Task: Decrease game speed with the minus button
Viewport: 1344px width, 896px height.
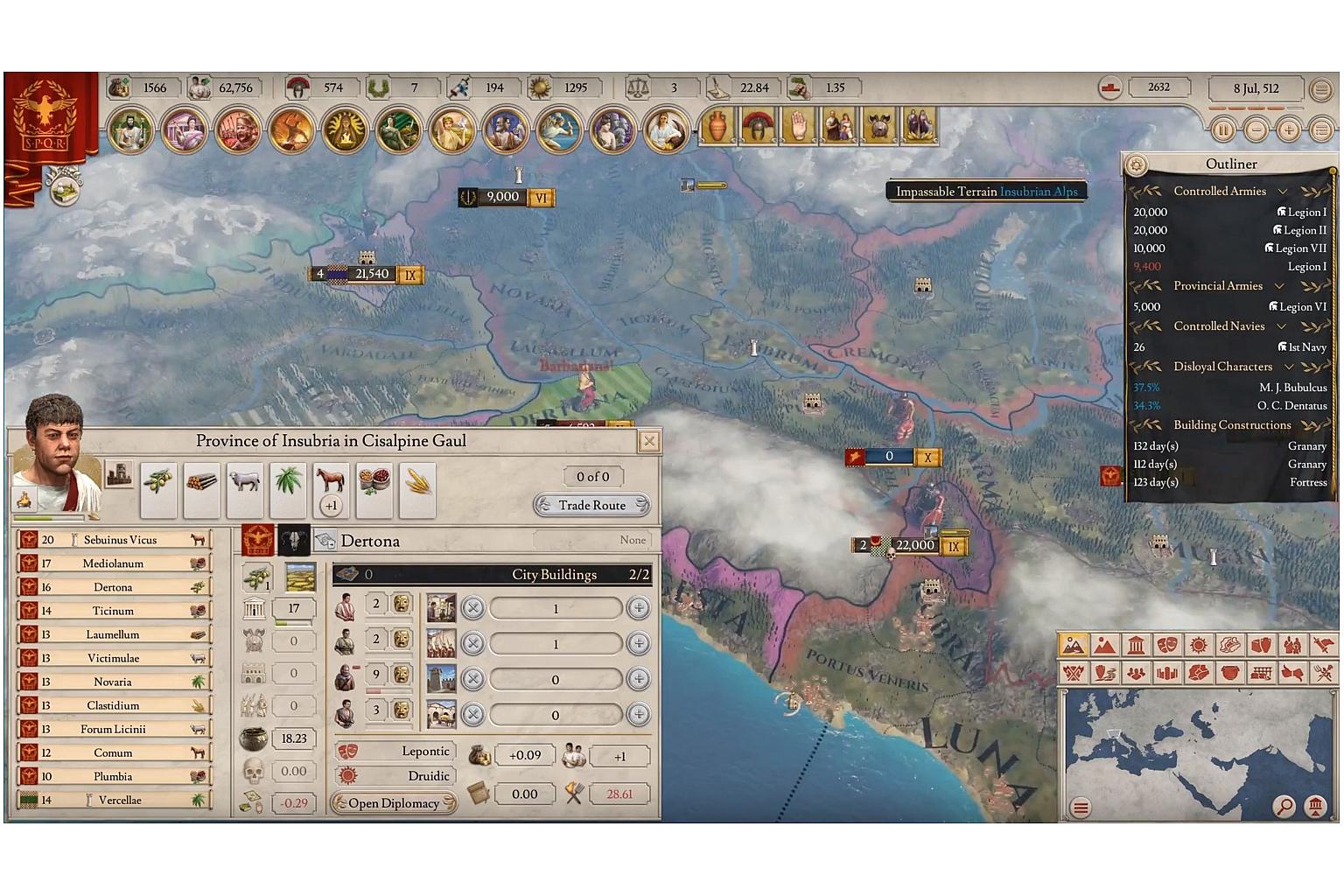Action: (1256, 129)
